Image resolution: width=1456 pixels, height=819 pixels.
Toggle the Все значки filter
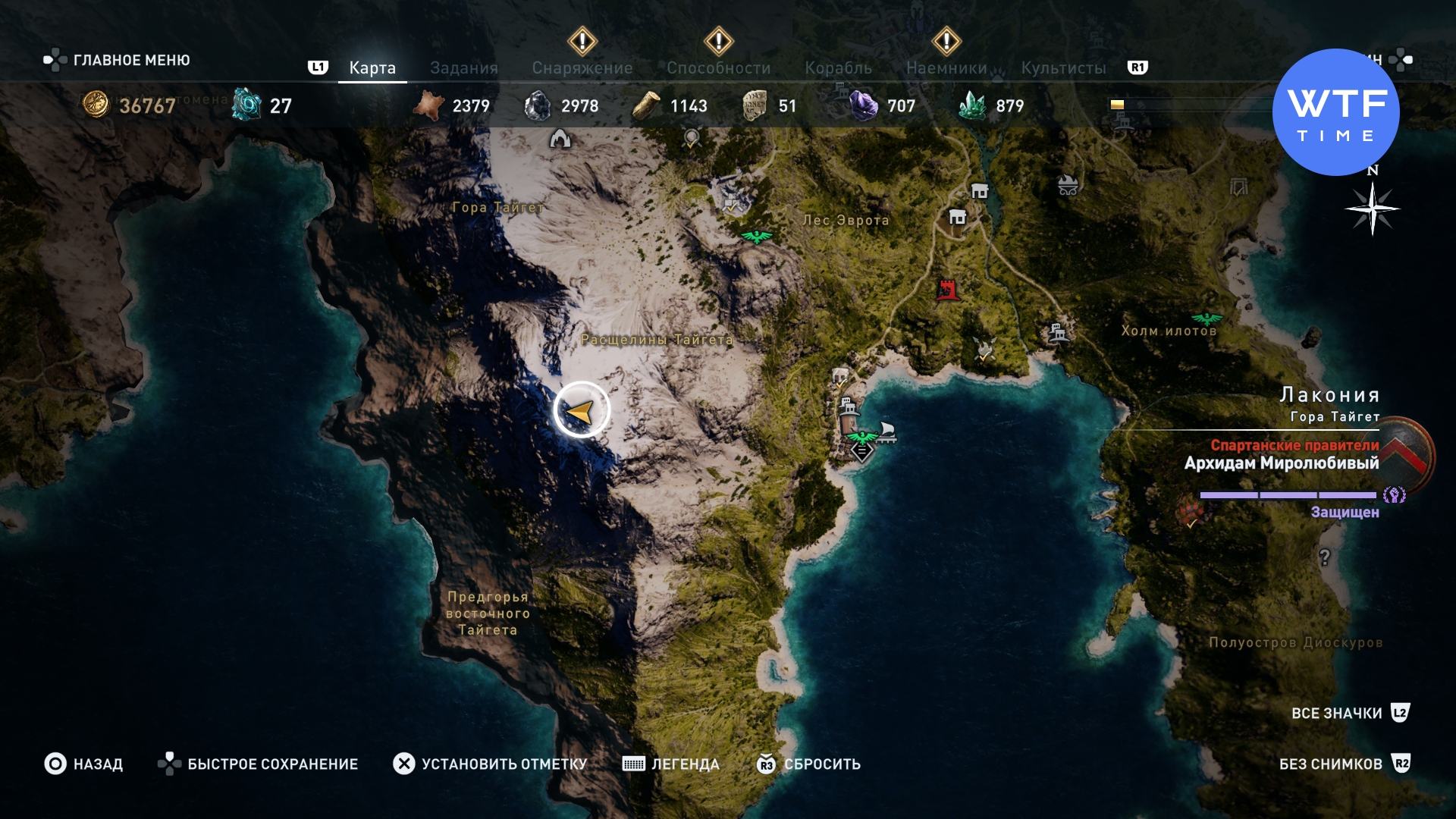coord(1336,713)
